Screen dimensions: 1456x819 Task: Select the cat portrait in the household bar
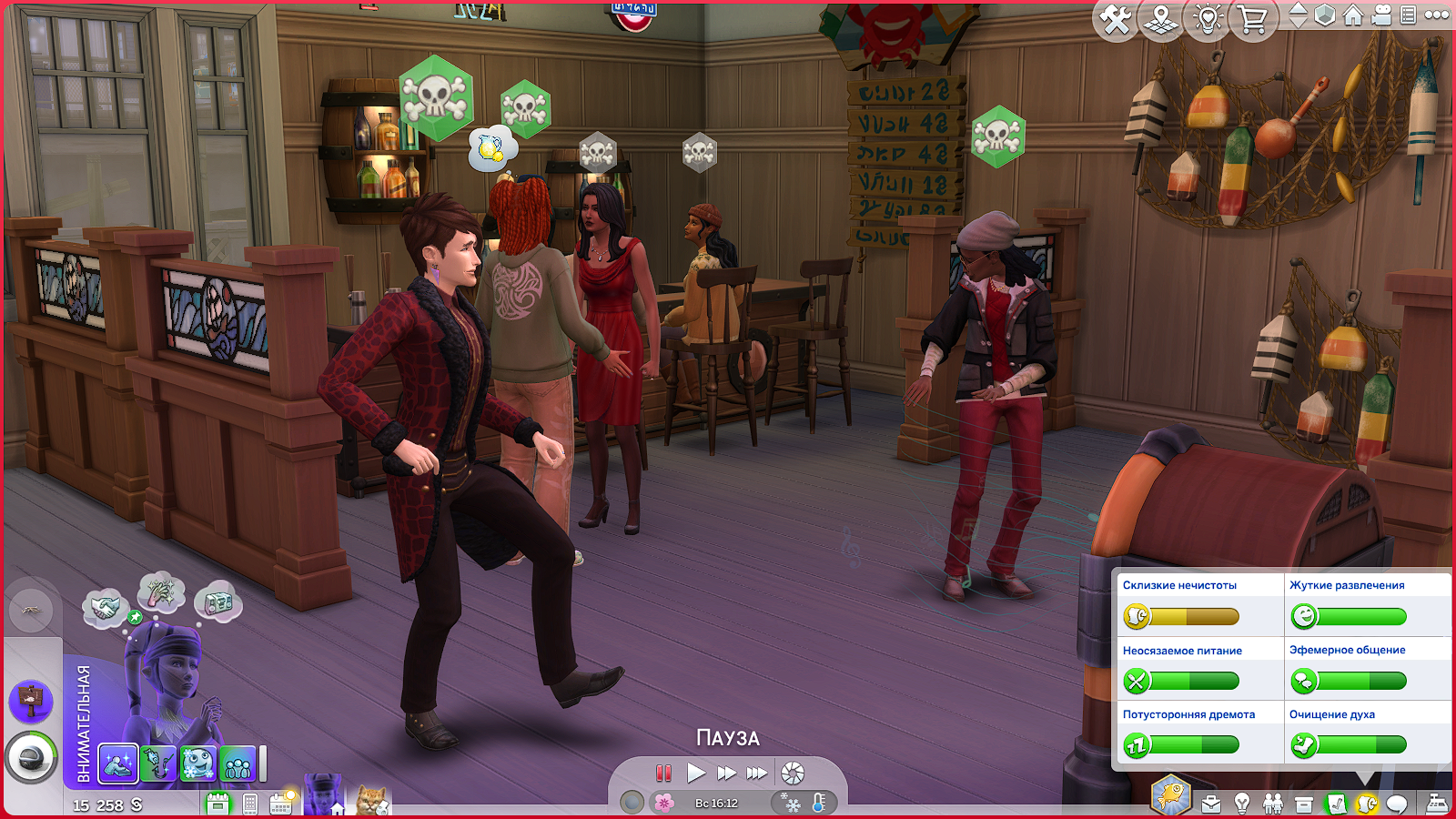372,801
